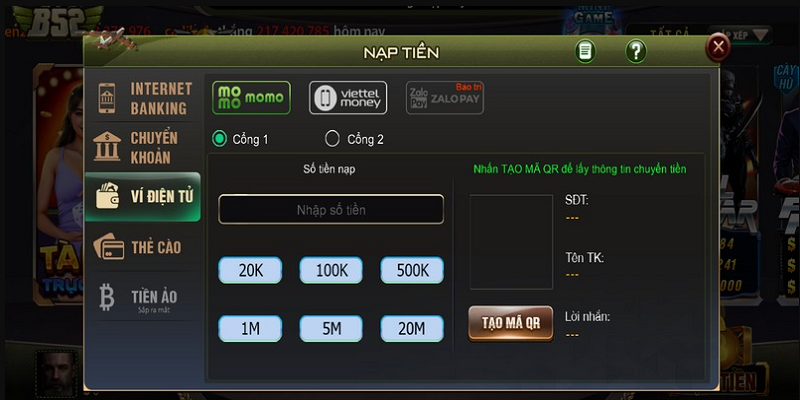
Task: Select the 500K amount button
Action: (x=412, y=270)
